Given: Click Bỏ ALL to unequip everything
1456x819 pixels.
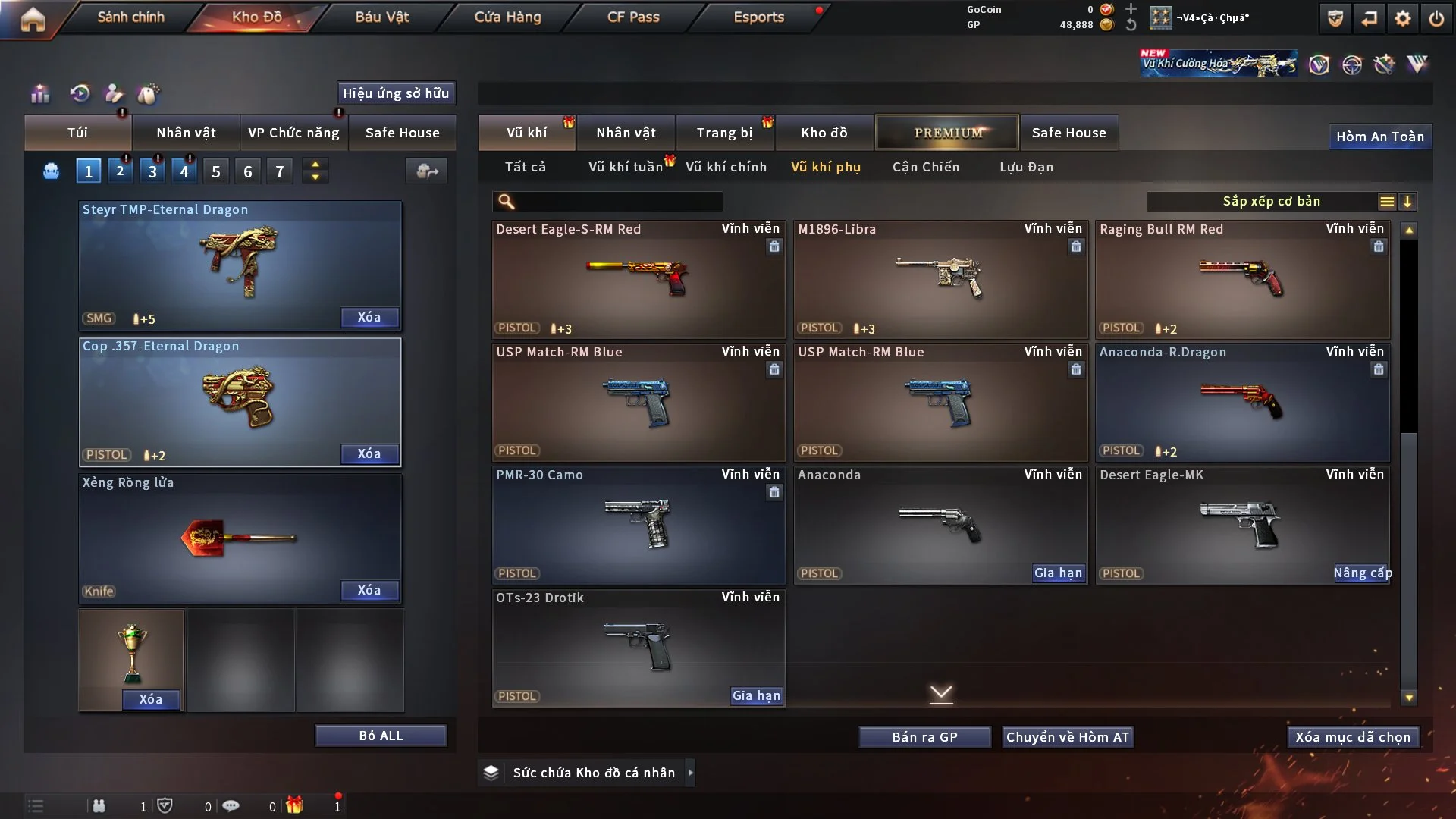Looking at the screenshot, I should pos(381,736).
